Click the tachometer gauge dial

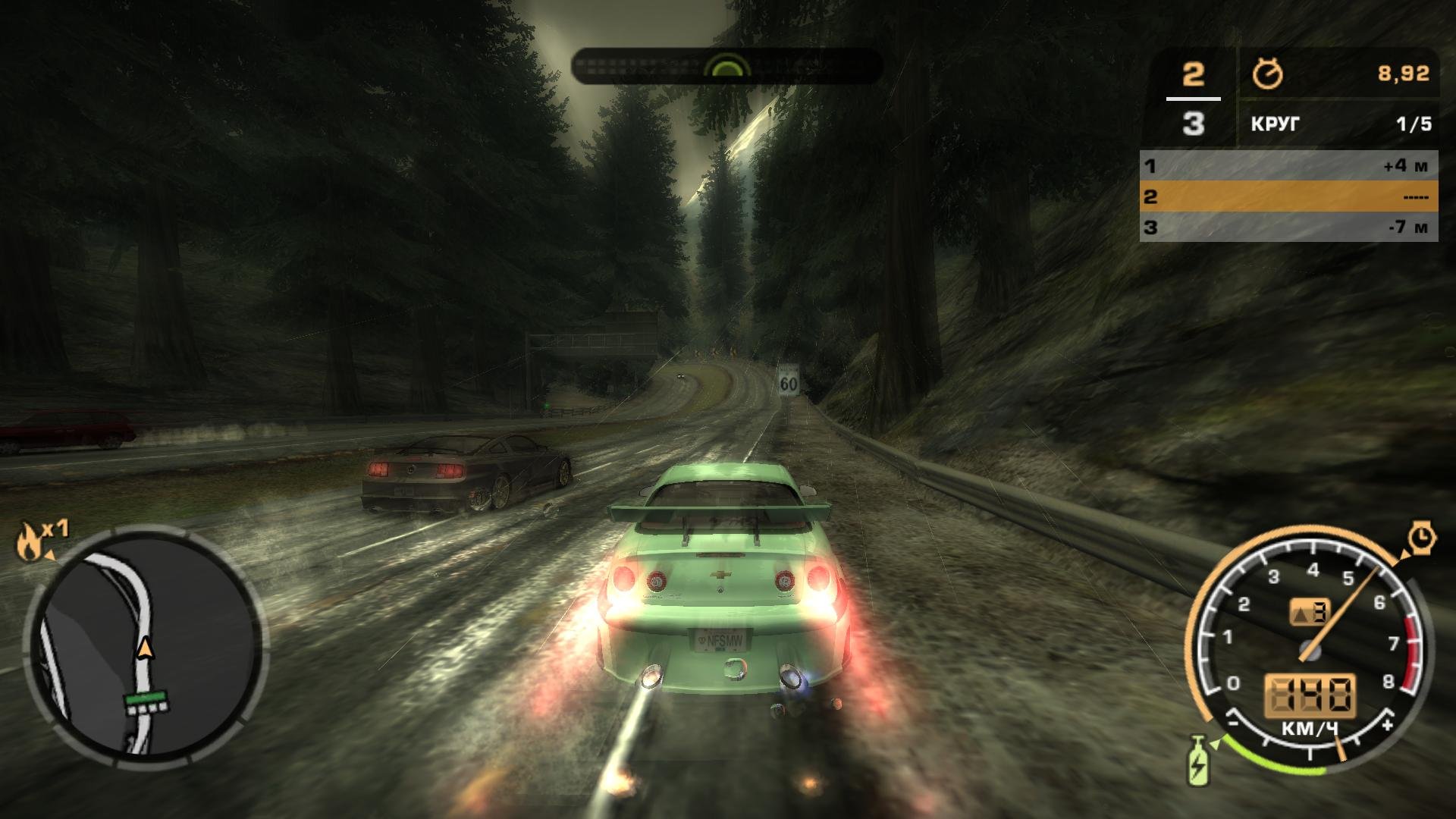[x=1309, y=645]
